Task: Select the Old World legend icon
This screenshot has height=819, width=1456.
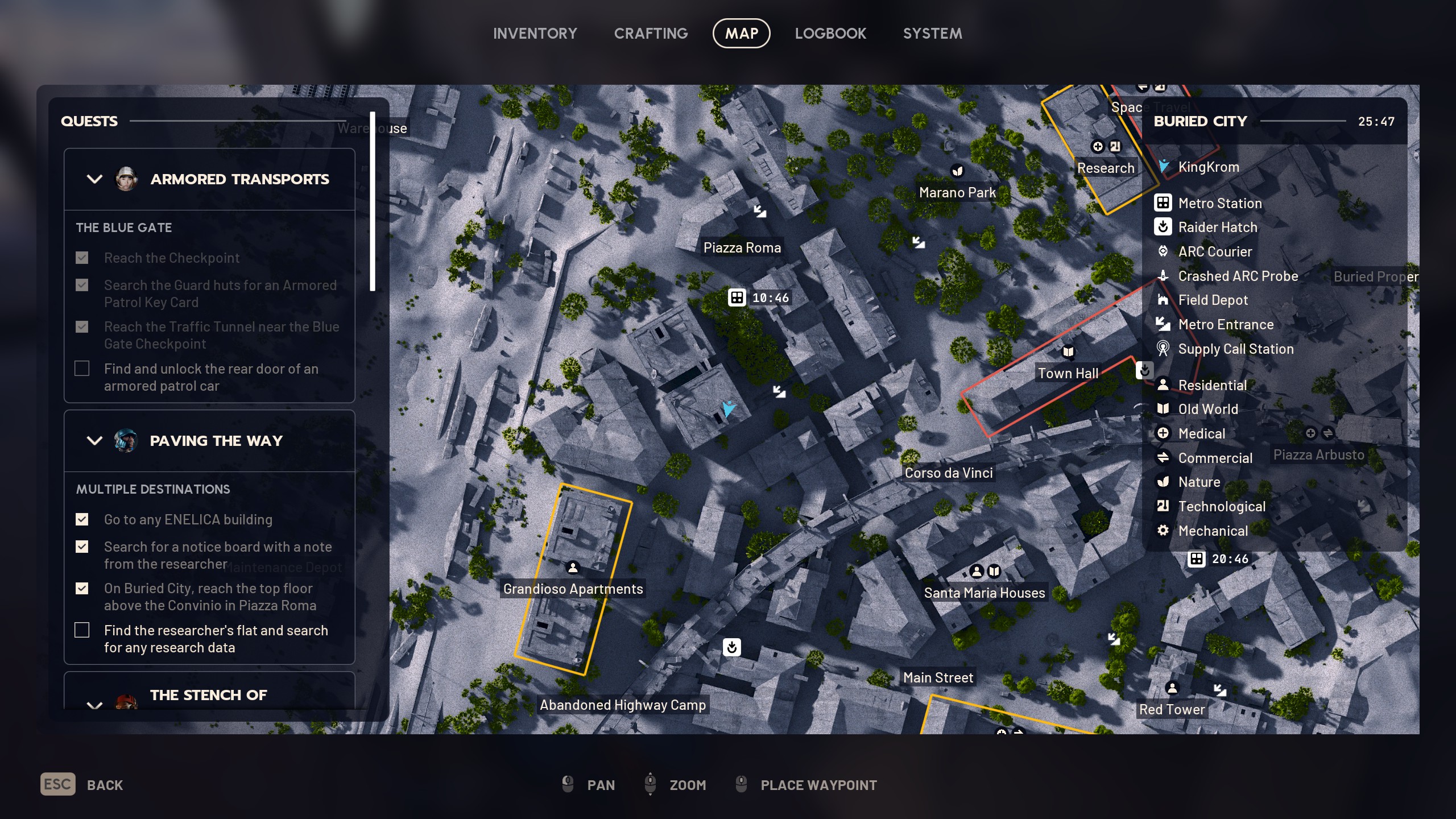Action: tap(1163, 409)
